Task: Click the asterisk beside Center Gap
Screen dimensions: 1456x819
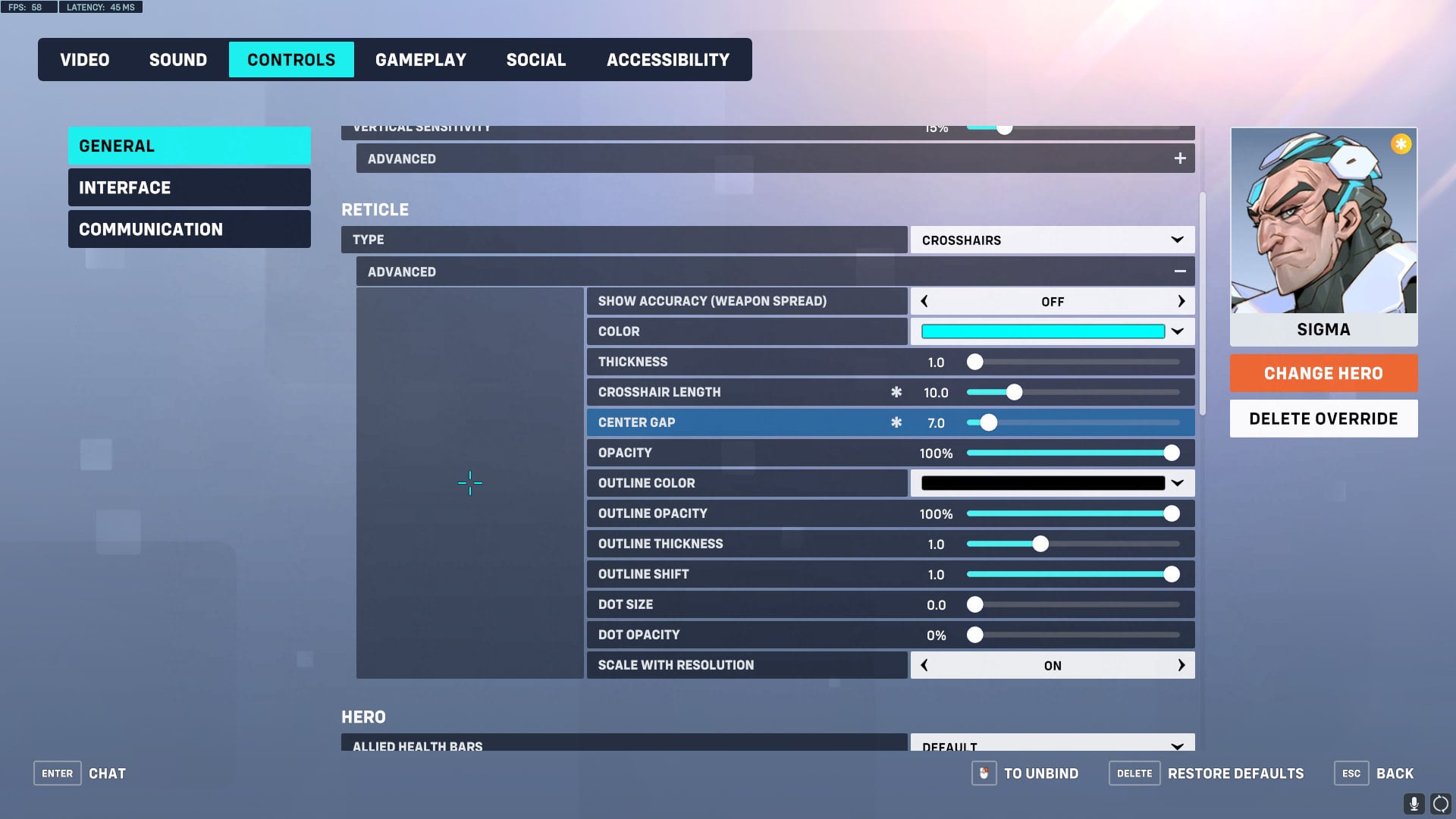Action: [896, 422]
